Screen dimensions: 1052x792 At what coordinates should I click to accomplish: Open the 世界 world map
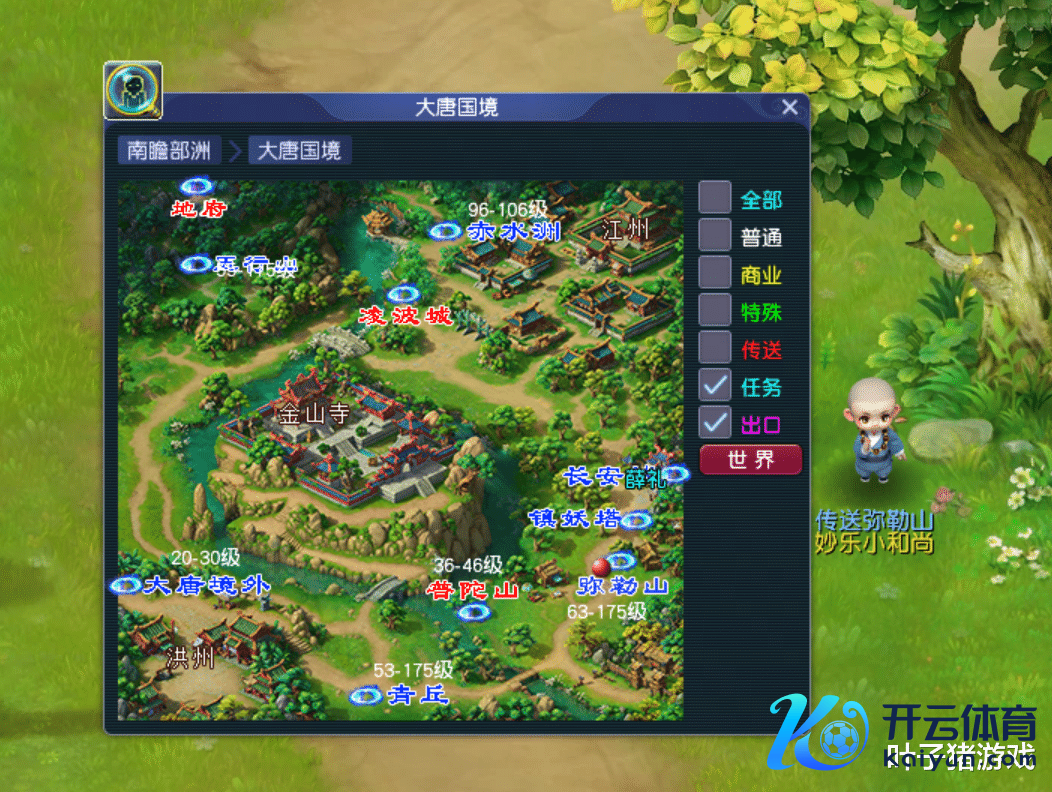(751, 460)
